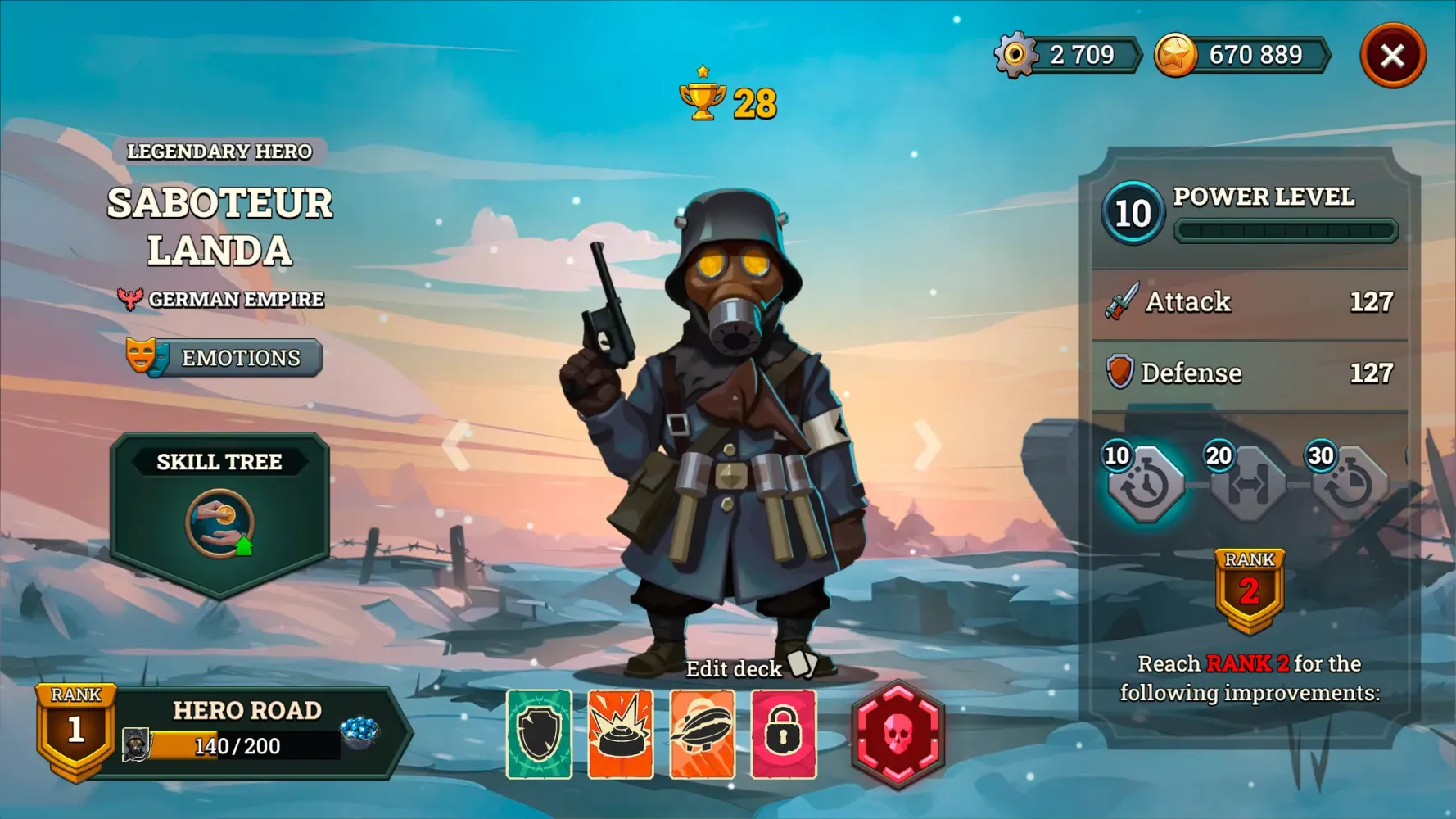1456x819 pixels.
Task: Open the zeppelin card in the deck
Action: [702, 735]
